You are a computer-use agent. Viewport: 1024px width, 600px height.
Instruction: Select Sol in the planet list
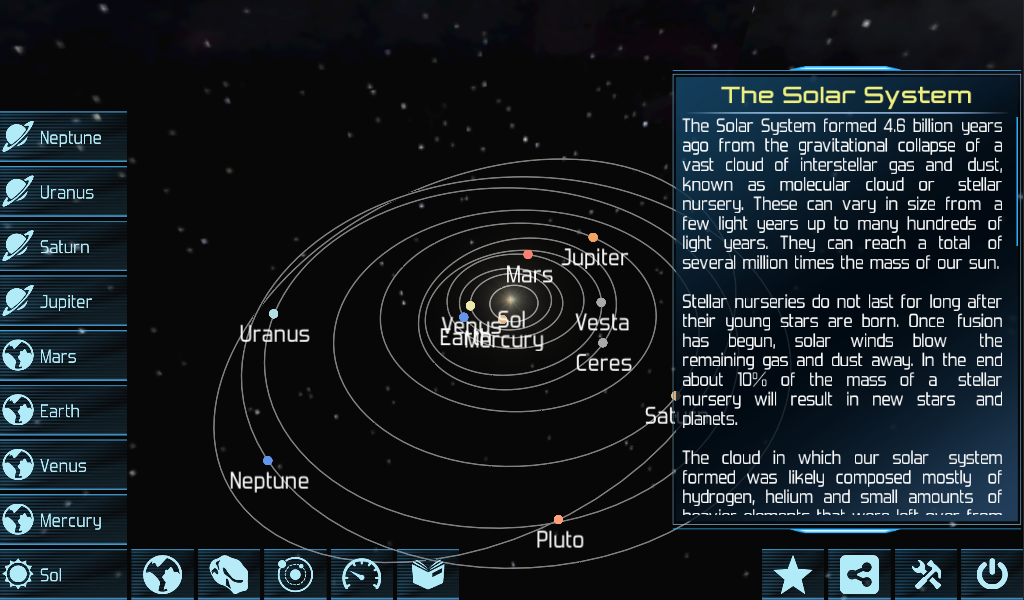[64, 575]
